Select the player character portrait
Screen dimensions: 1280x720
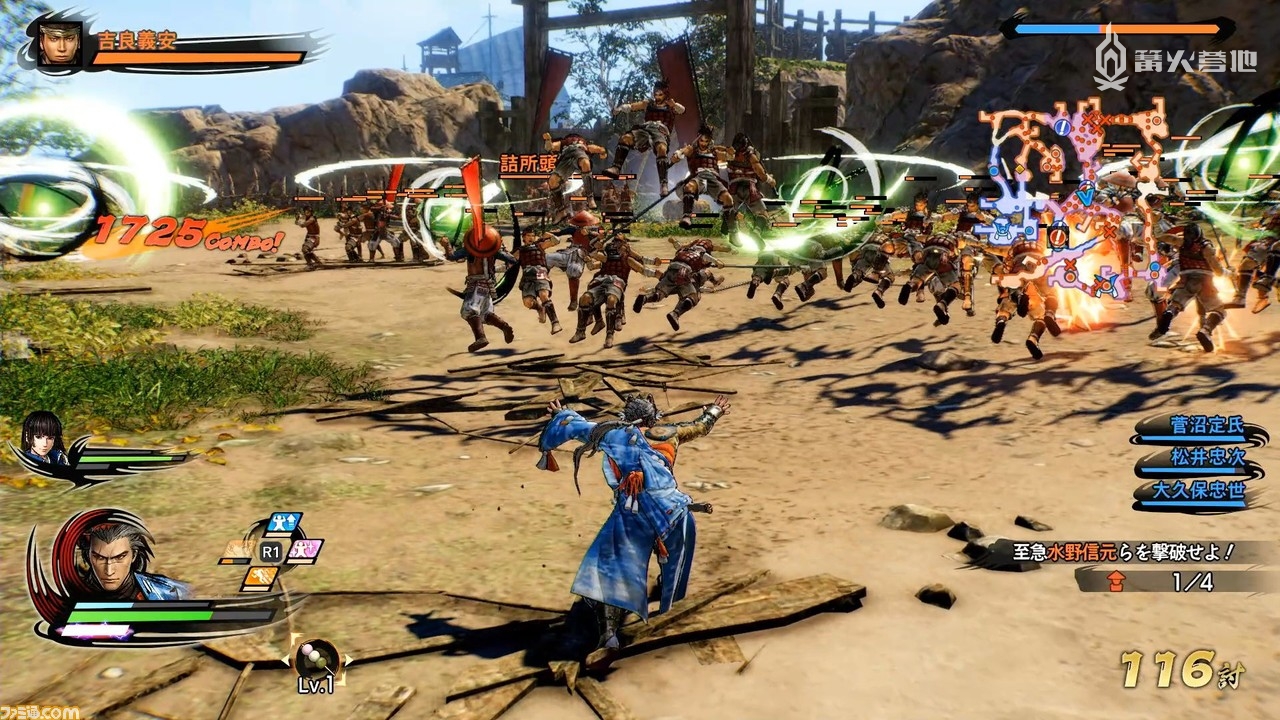click(x=110, y=560)
